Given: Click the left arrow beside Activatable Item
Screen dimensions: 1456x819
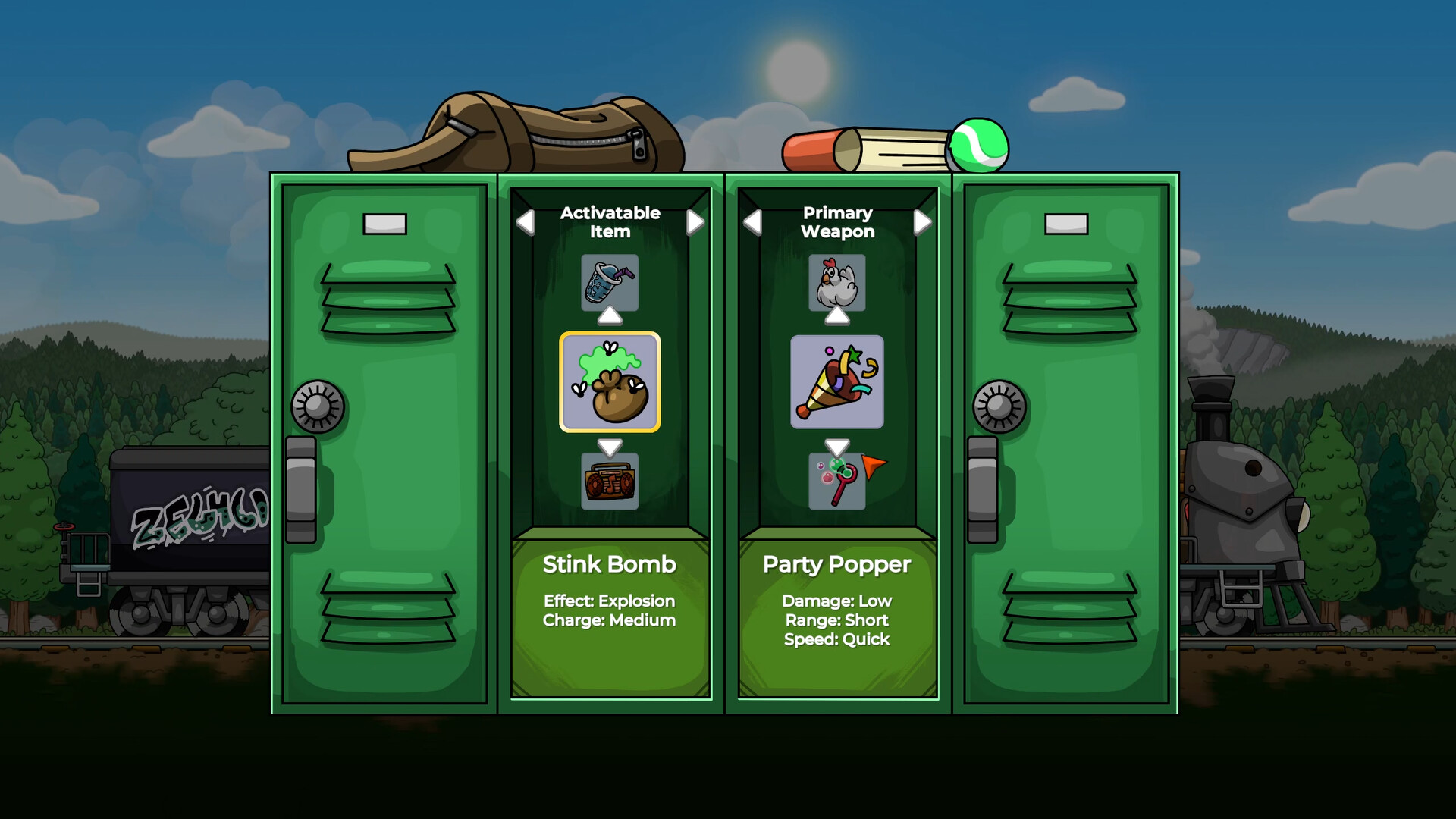Looking at the screenshot, I should [x=525, y=221].
